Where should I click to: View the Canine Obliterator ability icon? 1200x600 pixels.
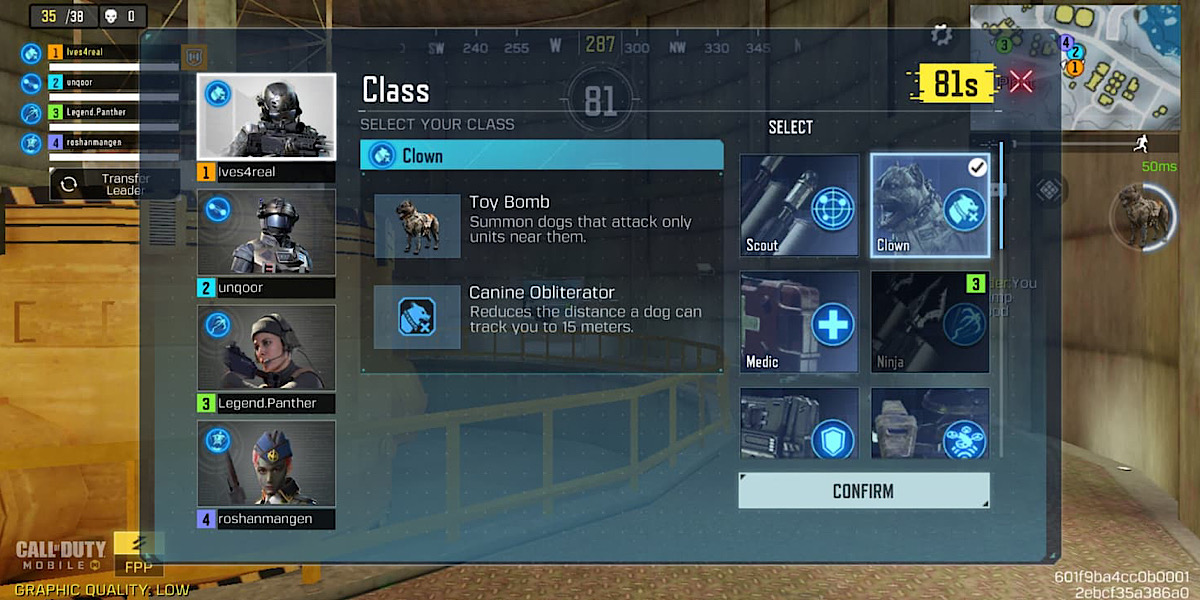coord(417,316)
